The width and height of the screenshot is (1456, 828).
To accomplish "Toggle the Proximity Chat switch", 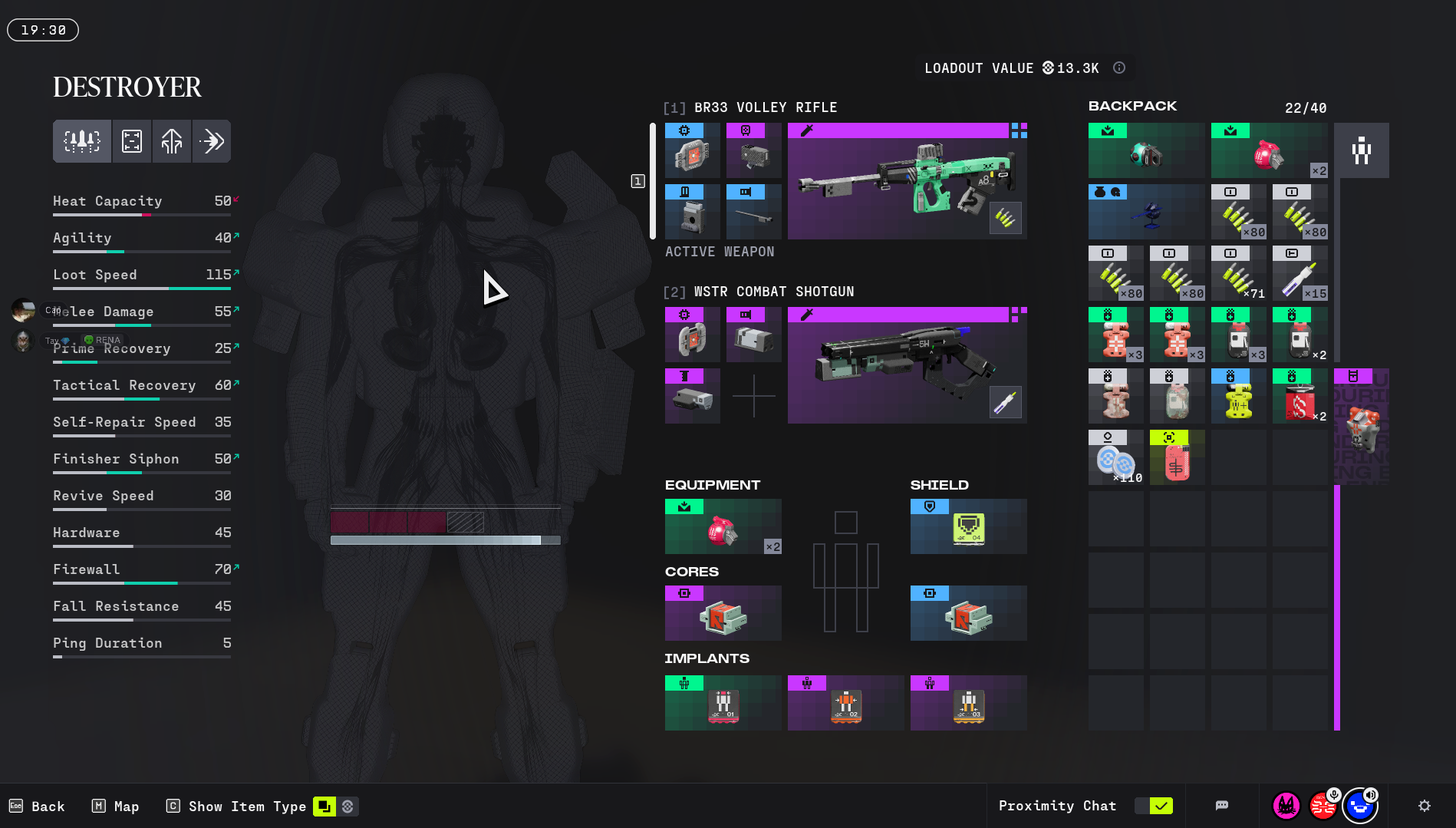I will (x=1154, y=806).
